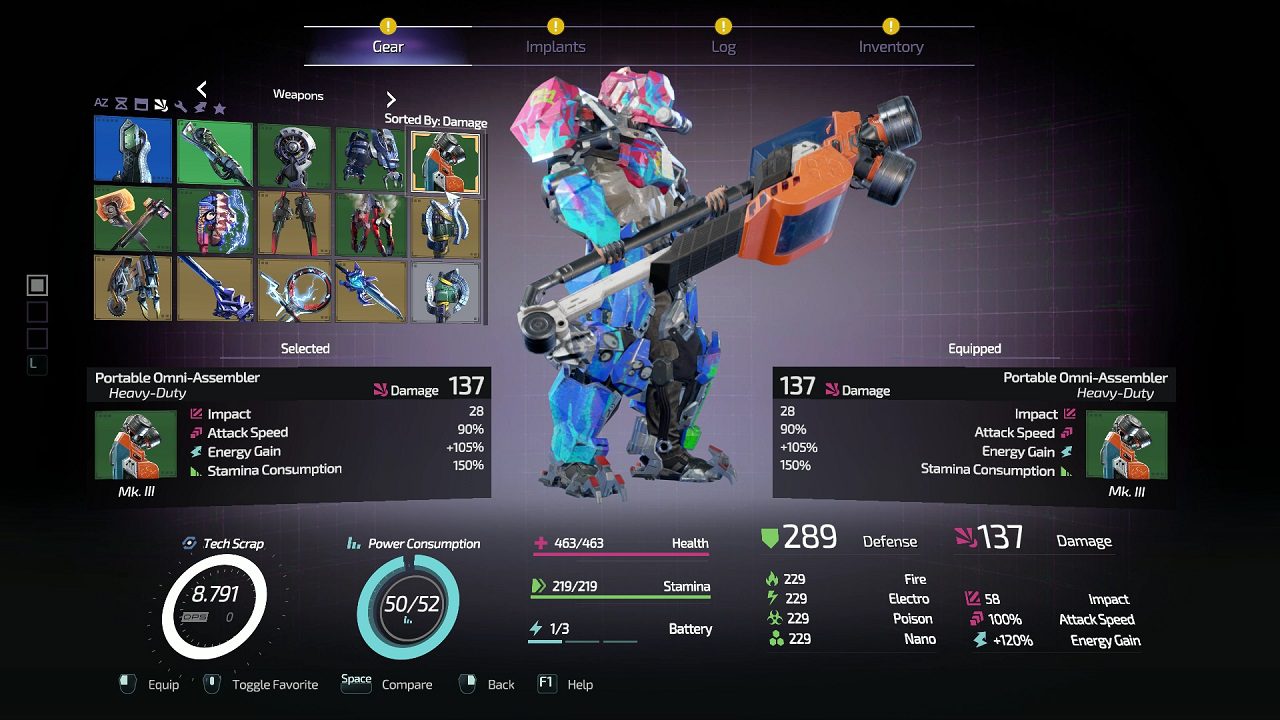The height and width of the screenshot is (720, 1280).
Task: Sort weapons alphabetically with the AZ icon
Action: [x=101, y=103]
